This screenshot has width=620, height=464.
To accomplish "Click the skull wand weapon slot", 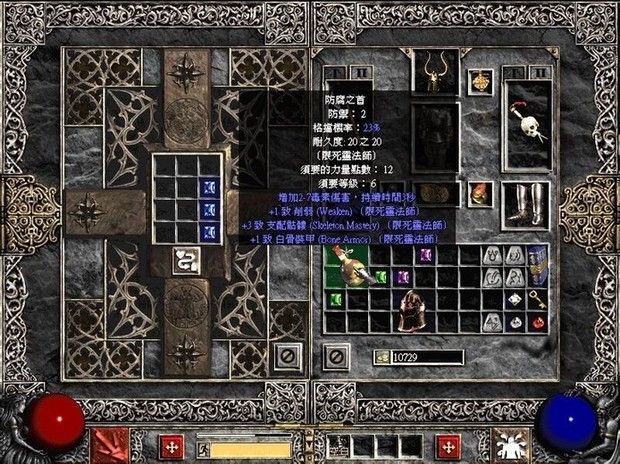I will (x=527, y=117).
